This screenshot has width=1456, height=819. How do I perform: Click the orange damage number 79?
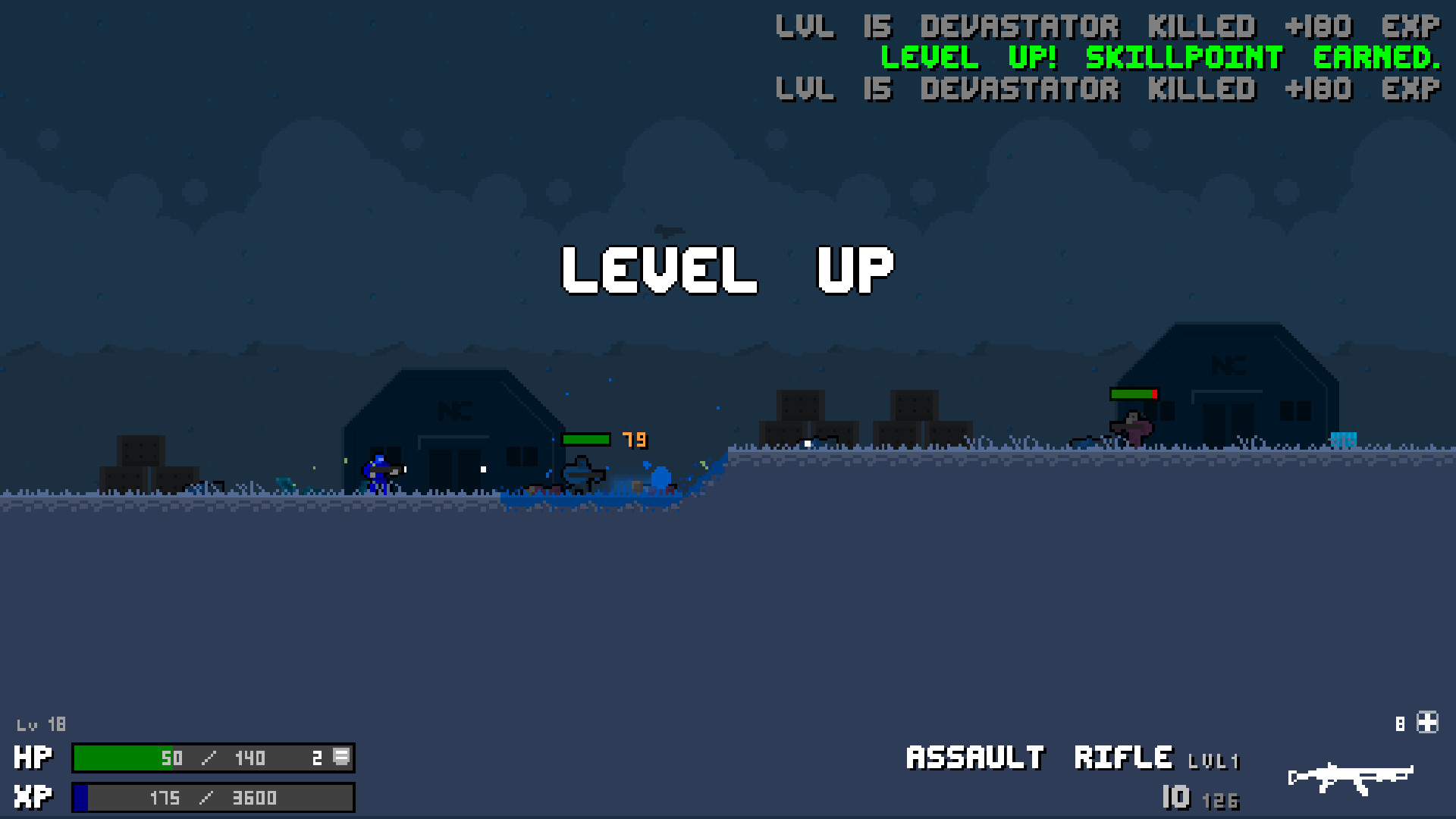coord(634,438)
